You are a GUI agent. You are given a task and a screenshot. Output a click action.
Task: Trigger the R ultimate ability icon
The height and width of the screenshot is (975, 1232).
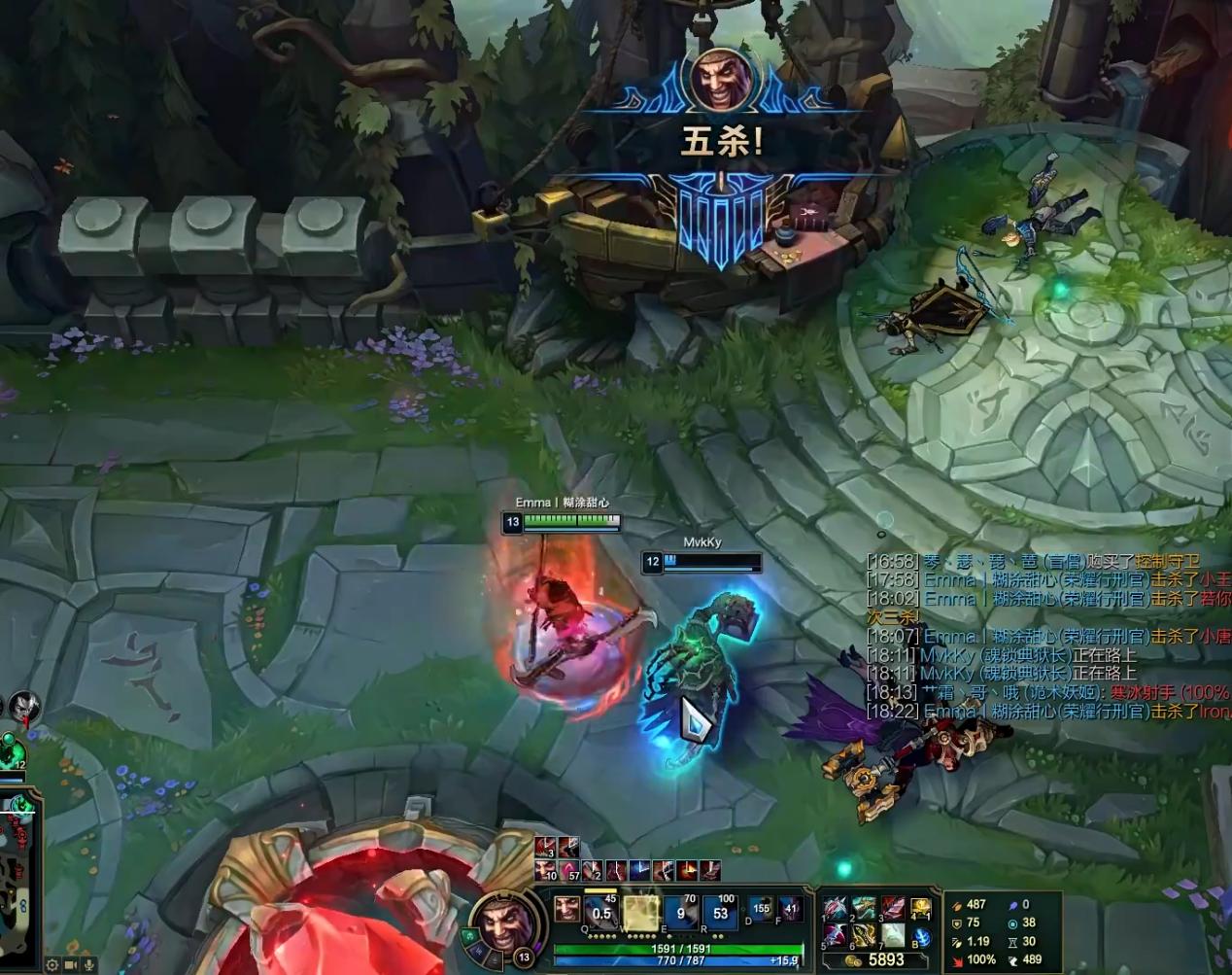[721, 913]
